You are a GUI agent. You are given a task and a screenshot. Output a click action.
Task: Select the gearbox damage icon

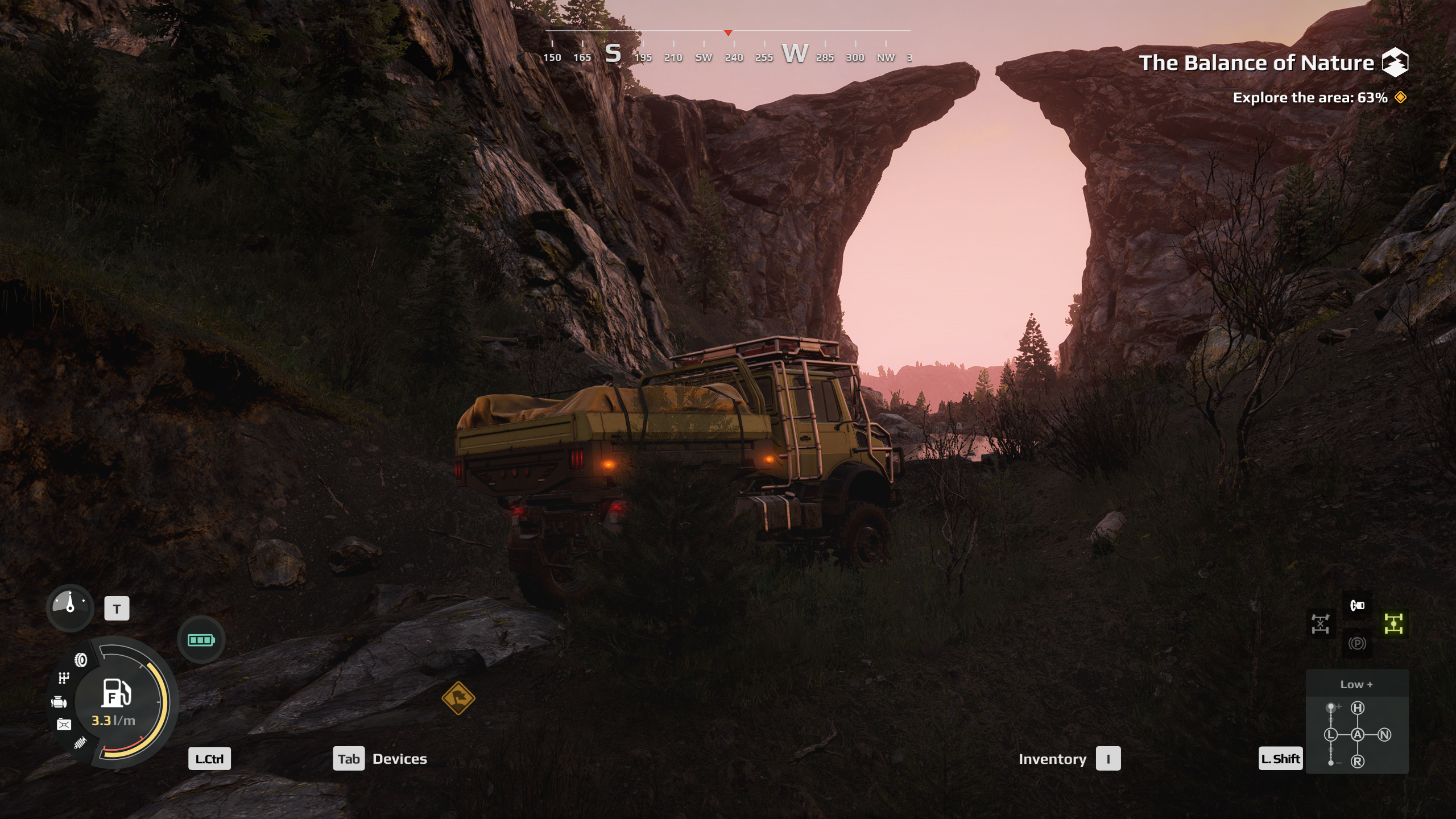(64, 678)
